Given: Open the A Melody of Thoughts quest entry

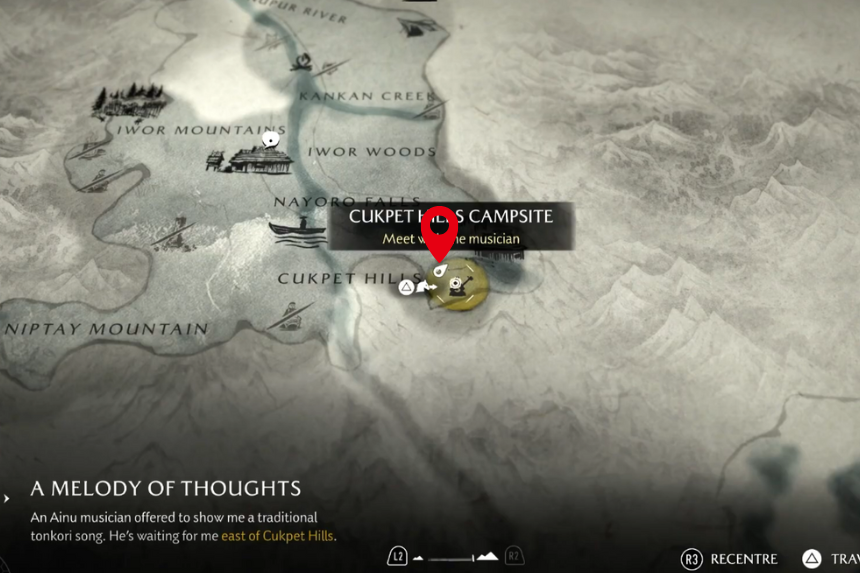Looking at the screenshot, I should point(166,489).
